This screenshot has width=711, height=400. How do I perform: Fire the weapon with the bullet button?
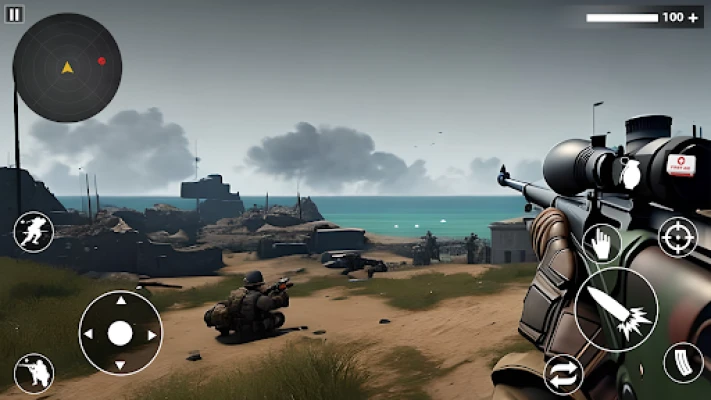click(x=616, y=309)
